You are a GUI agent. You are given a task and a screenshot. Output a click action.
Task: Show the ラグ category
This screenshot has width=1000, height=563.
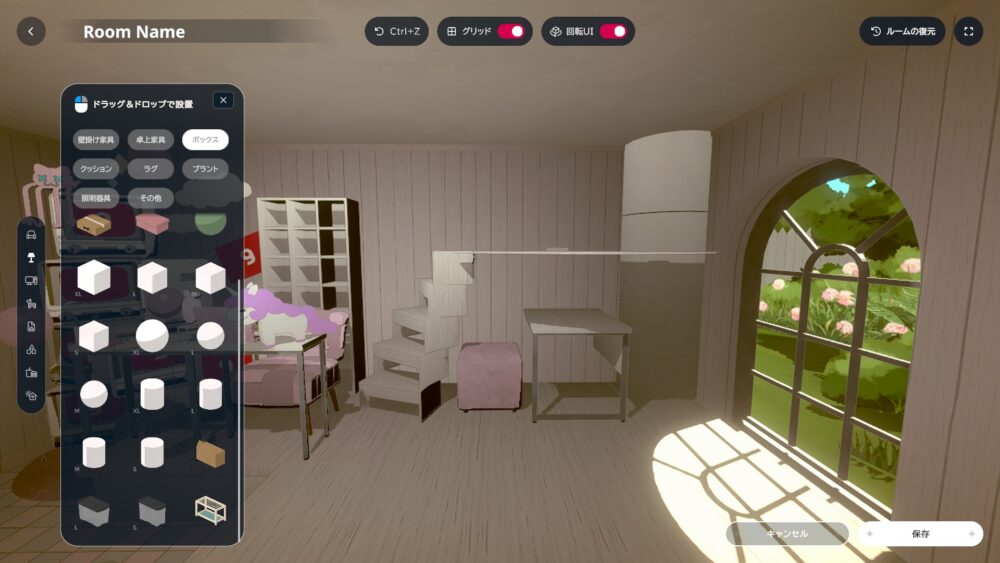click(151, 169)
